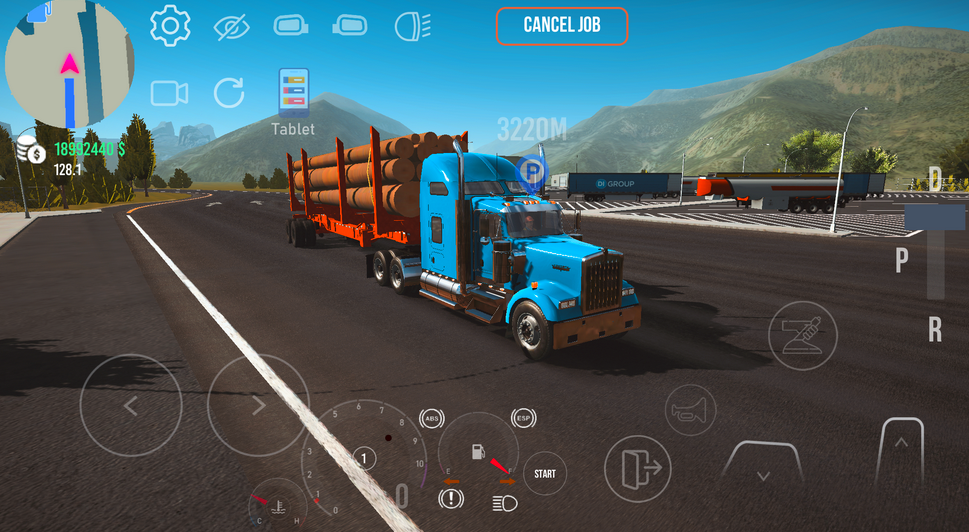Viewport: 969px width, 532px height.
Task: Switch the camera view with the video camera icon
Action: [x=169, y=94]
